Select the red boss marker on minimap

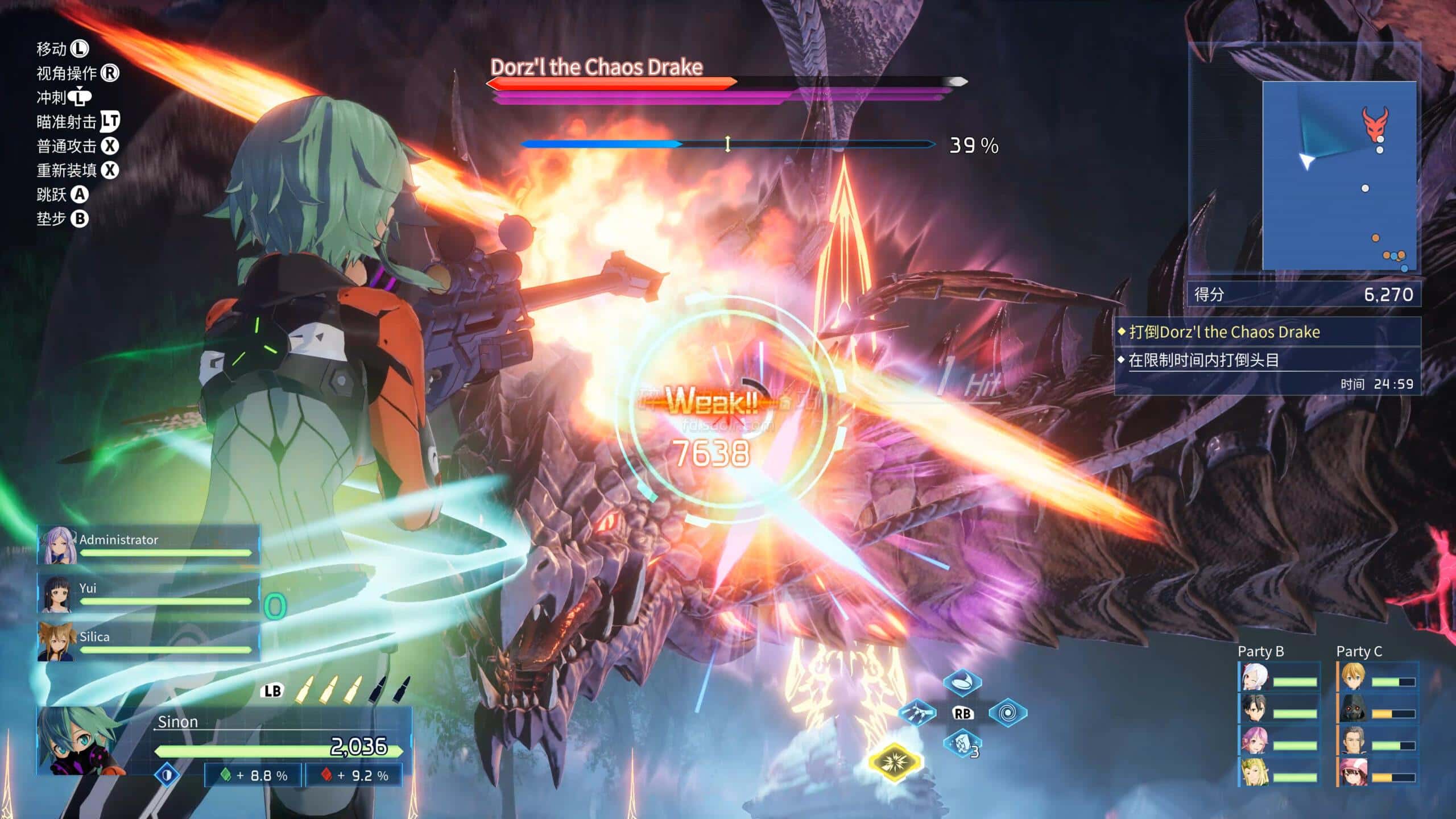(1374, 123)
